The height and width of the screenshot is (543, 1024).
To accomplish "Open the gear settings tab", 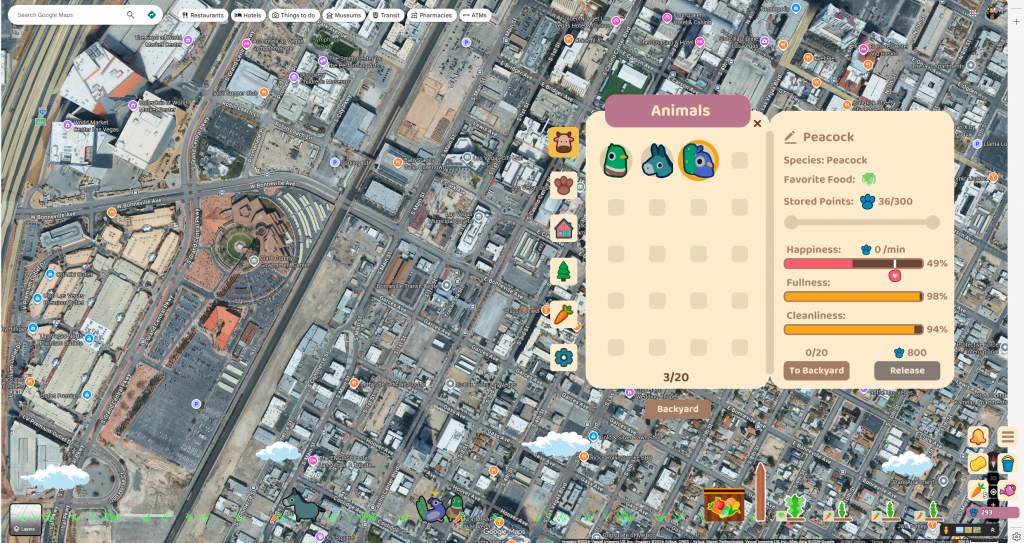I will pyautogui.click(x=563, y=357).
